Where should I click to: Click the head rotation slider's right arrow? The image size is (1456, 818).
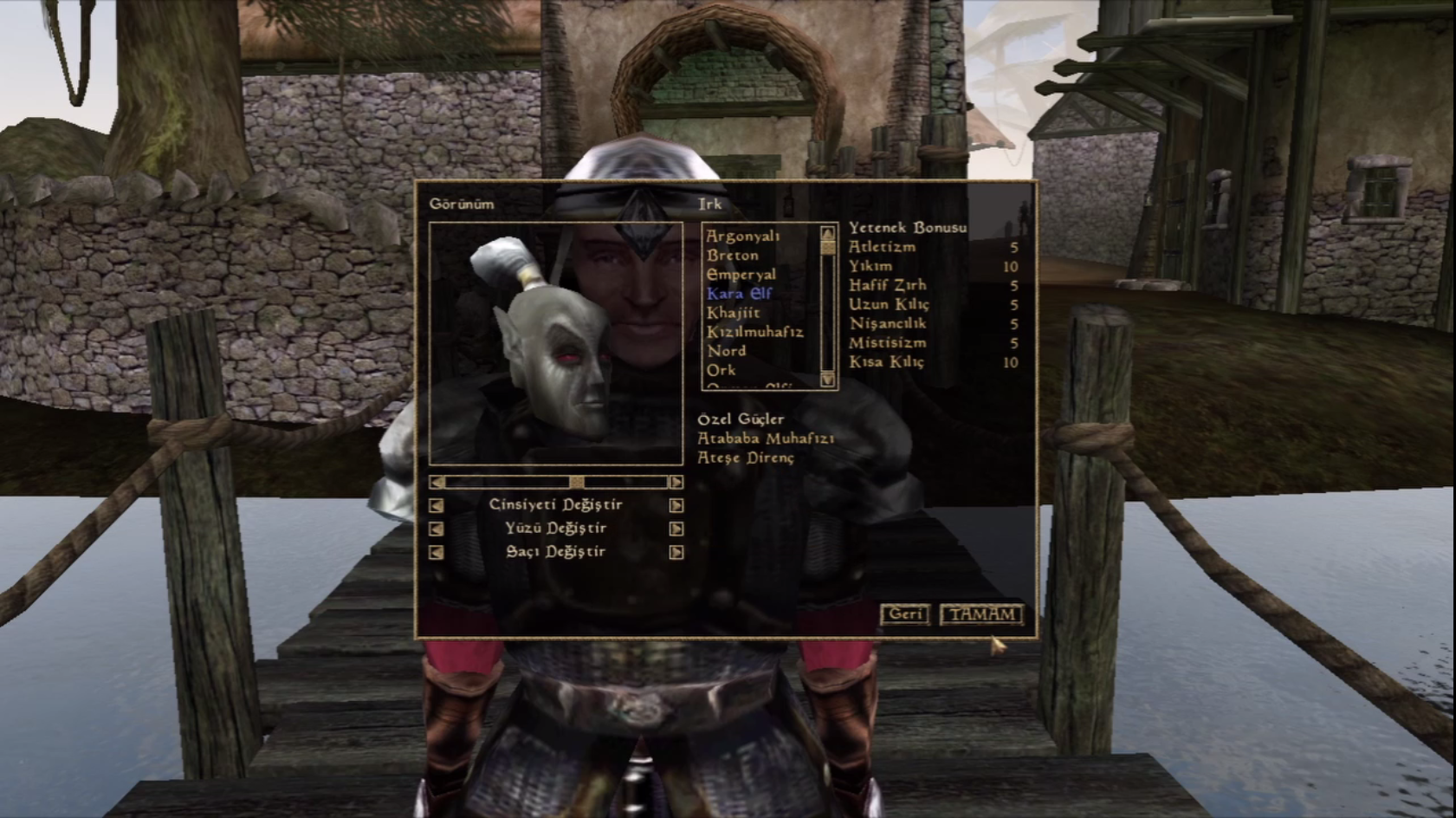tap(676, 482)
